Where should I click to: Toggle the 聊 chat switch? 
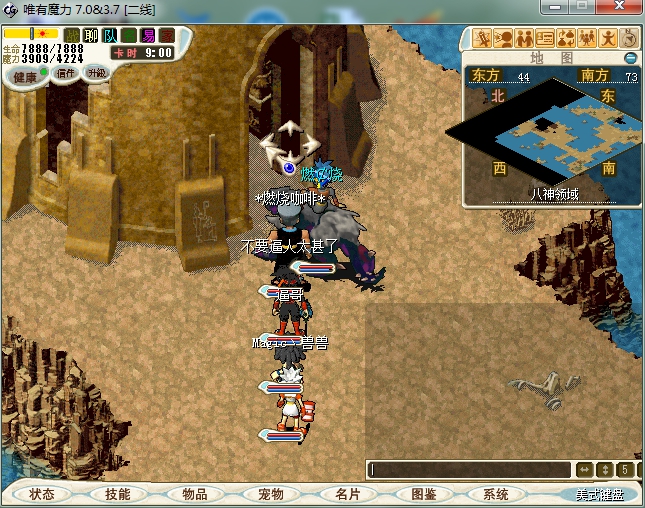point(91,36)
